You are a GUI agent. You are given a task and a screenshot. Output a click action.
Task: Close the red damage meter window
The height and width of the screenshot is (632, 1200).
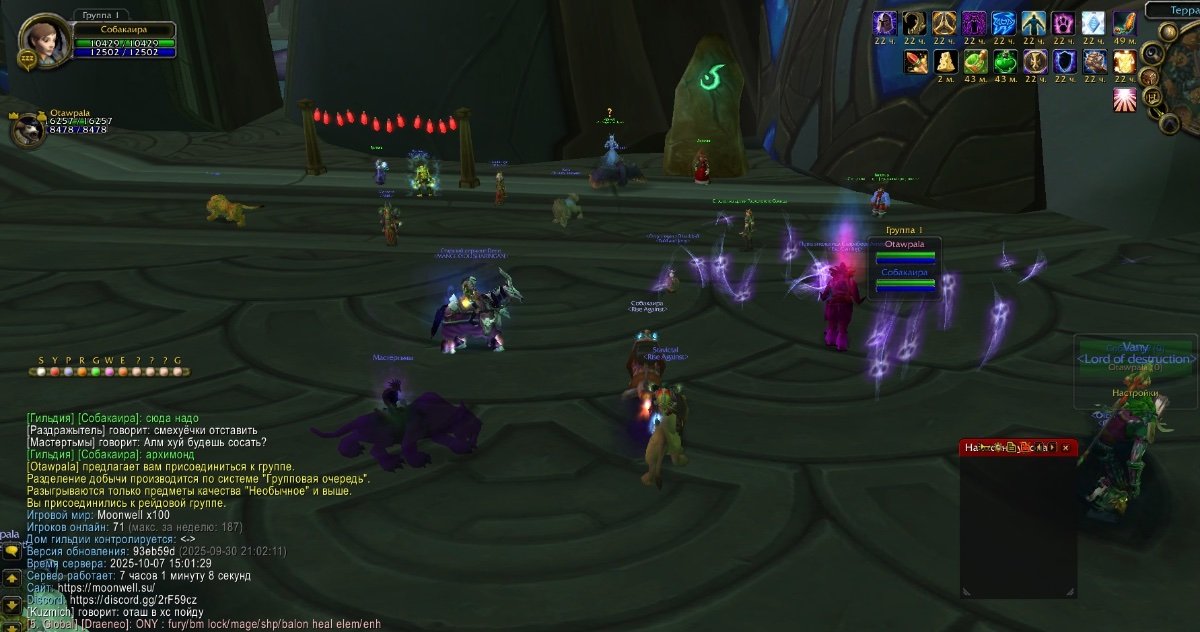point(1065,448)
